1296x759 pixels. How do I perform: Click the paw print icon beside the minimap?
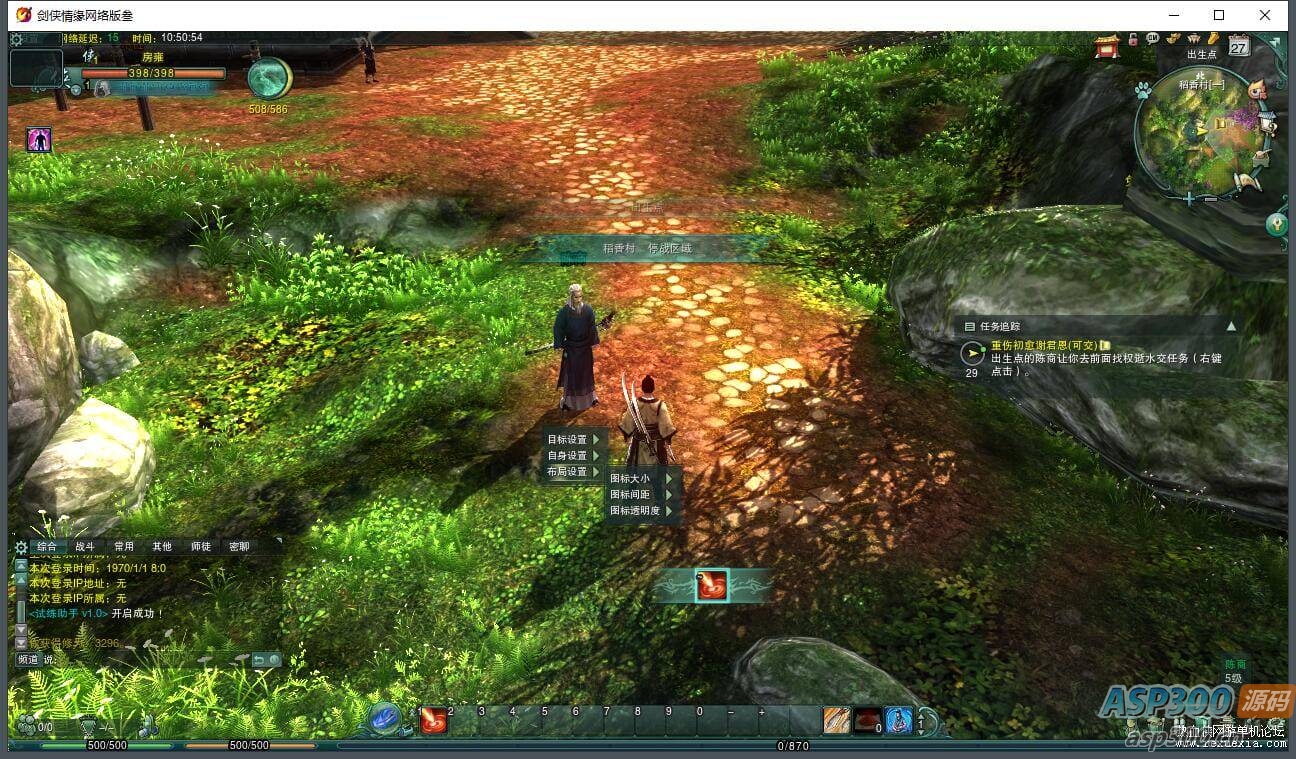click(x=1143, y=91)
